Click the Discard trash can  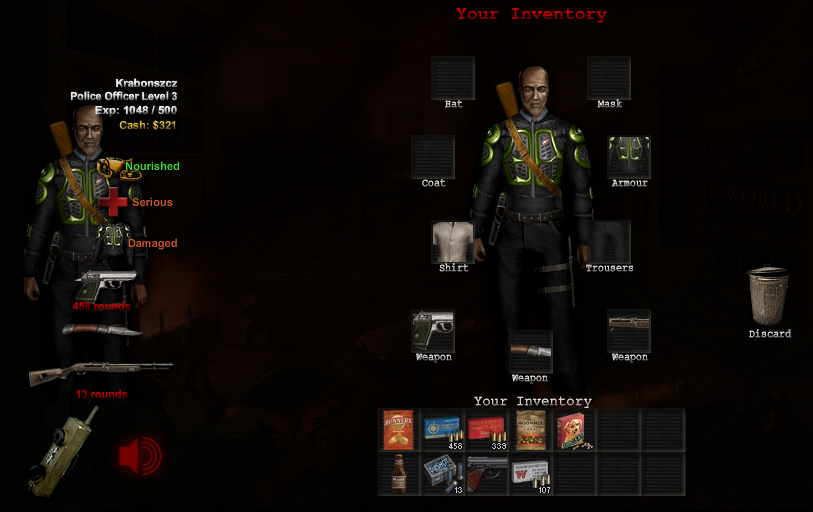tap(769, 297)
